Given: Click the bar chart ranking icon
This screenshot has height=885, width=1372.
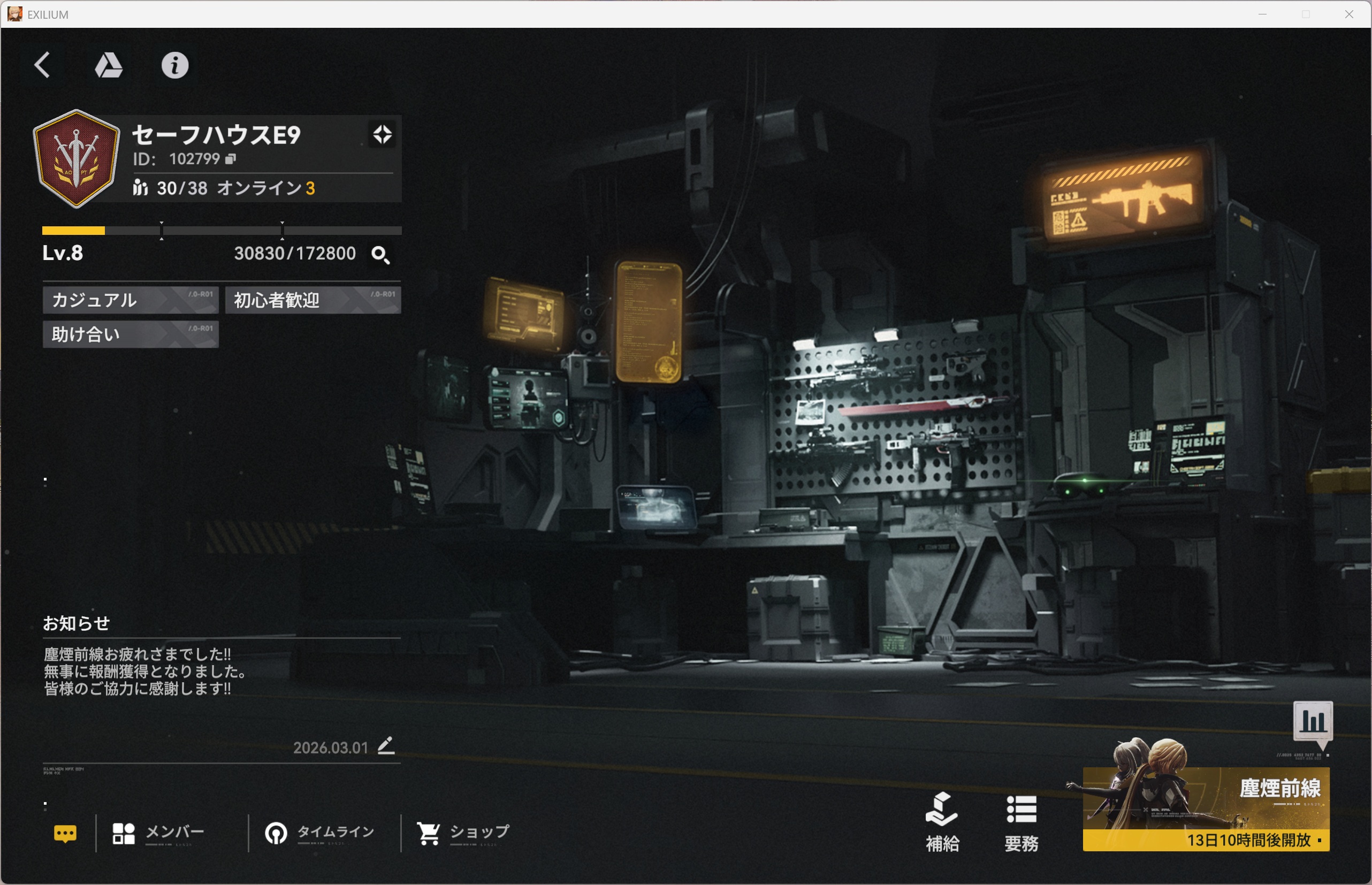Looking at the screenshot, I should pyautogui.click(x=1313, y=721).
